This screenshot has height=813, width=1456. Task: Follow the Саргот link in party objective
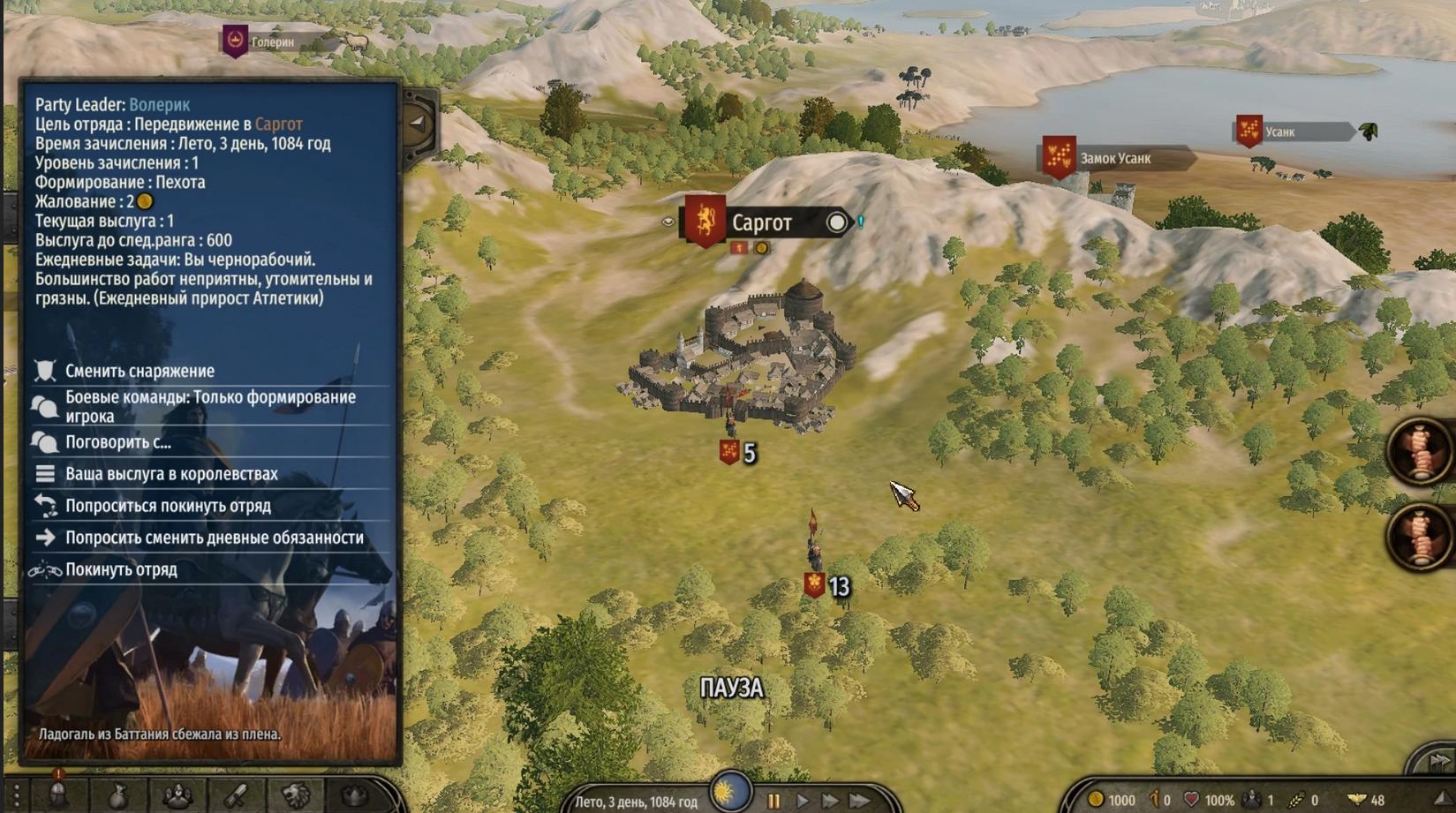point(278,124)
